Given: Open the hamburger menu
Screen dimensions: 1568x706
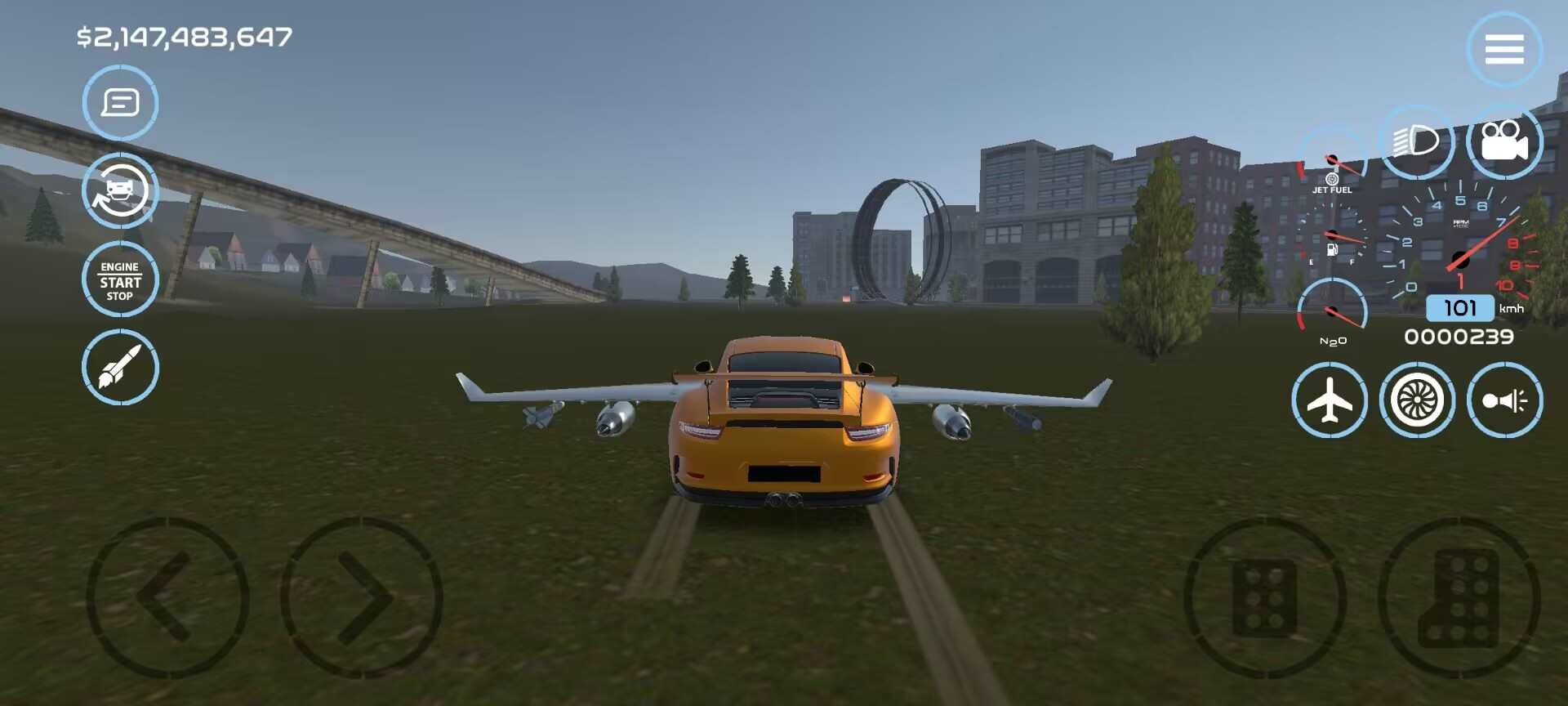Looking at the screenshot, I should [x=1504, y=49].
